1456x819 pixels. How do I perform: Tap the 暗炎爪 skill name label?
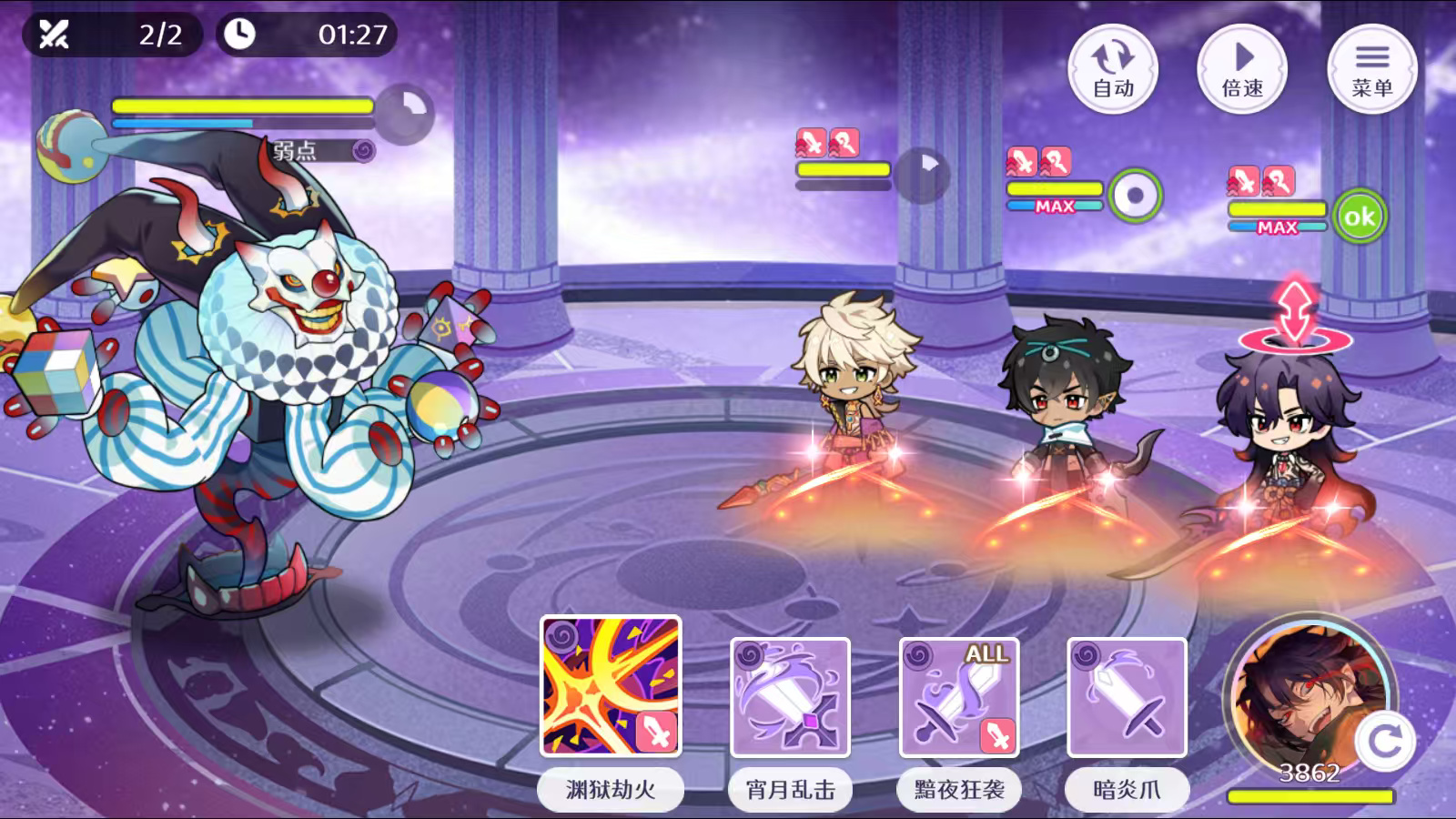click(1126, 790)
